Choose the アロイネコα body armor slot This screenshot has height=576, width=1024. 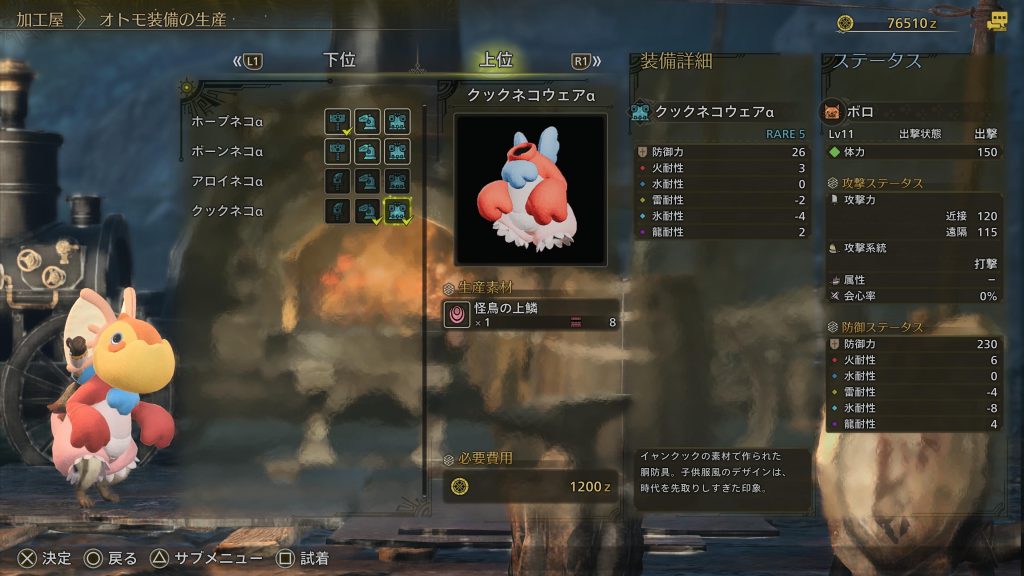pyautogui.click(x=398, y=181)
